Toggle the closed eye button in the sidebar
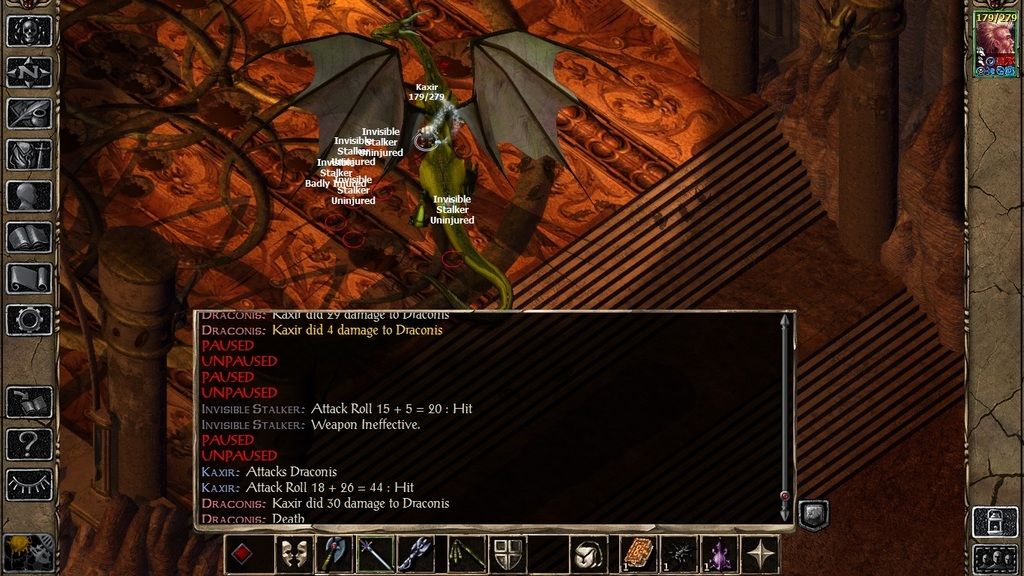 [x=29, y=484]
